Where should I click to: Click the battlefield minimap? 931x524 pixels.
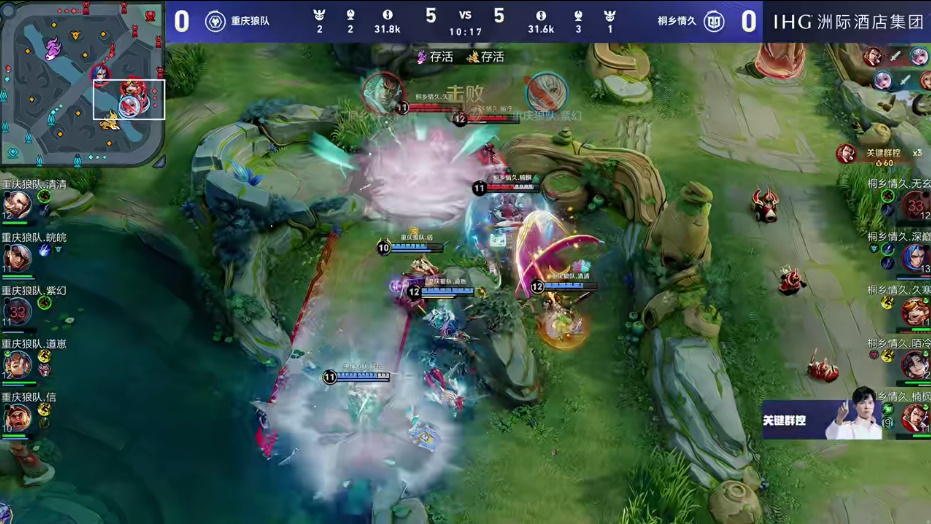pyautogui.click(x=82, y=84)
